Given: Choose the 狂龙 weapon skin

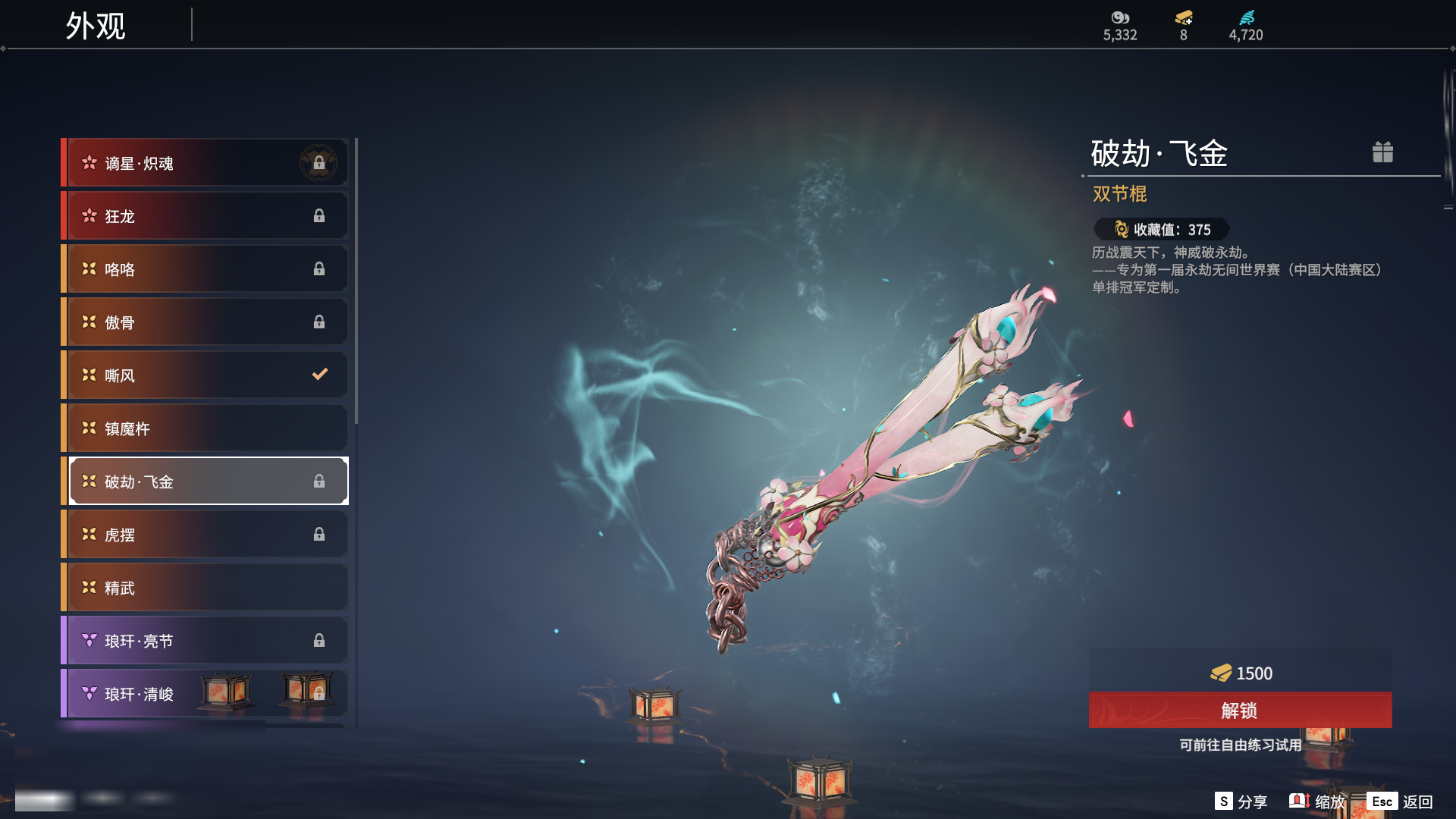Looking at the screenshot, I should [x=205, y=216].
